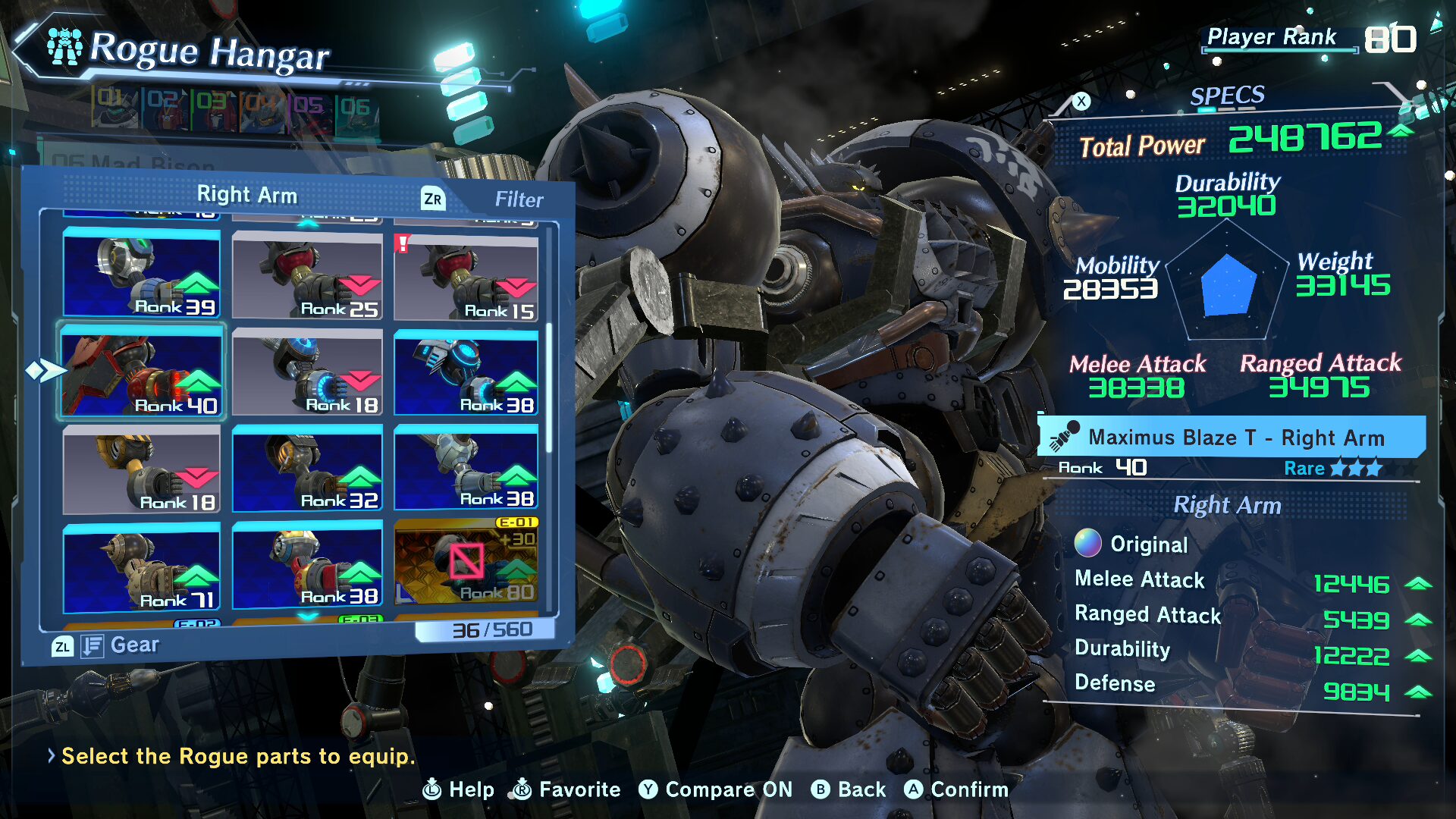The image size is (1456, 819).
Task: Pick the gold Rank 80 arm part
Action: click(x=466, y=561)
